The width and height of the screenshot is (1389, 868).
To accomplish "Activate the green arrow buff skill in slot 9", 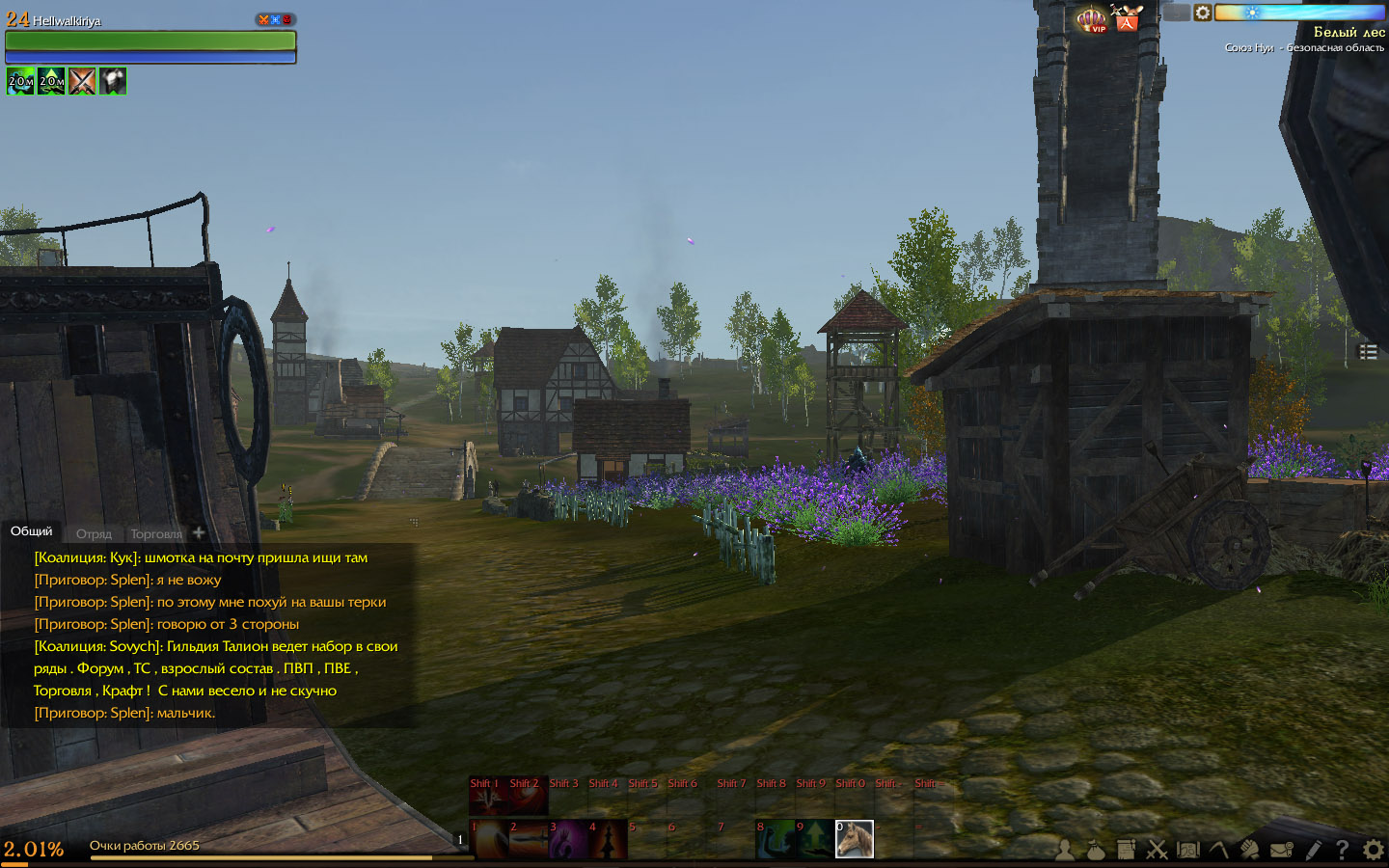I will pyautogui.click(x=814, y=839).
